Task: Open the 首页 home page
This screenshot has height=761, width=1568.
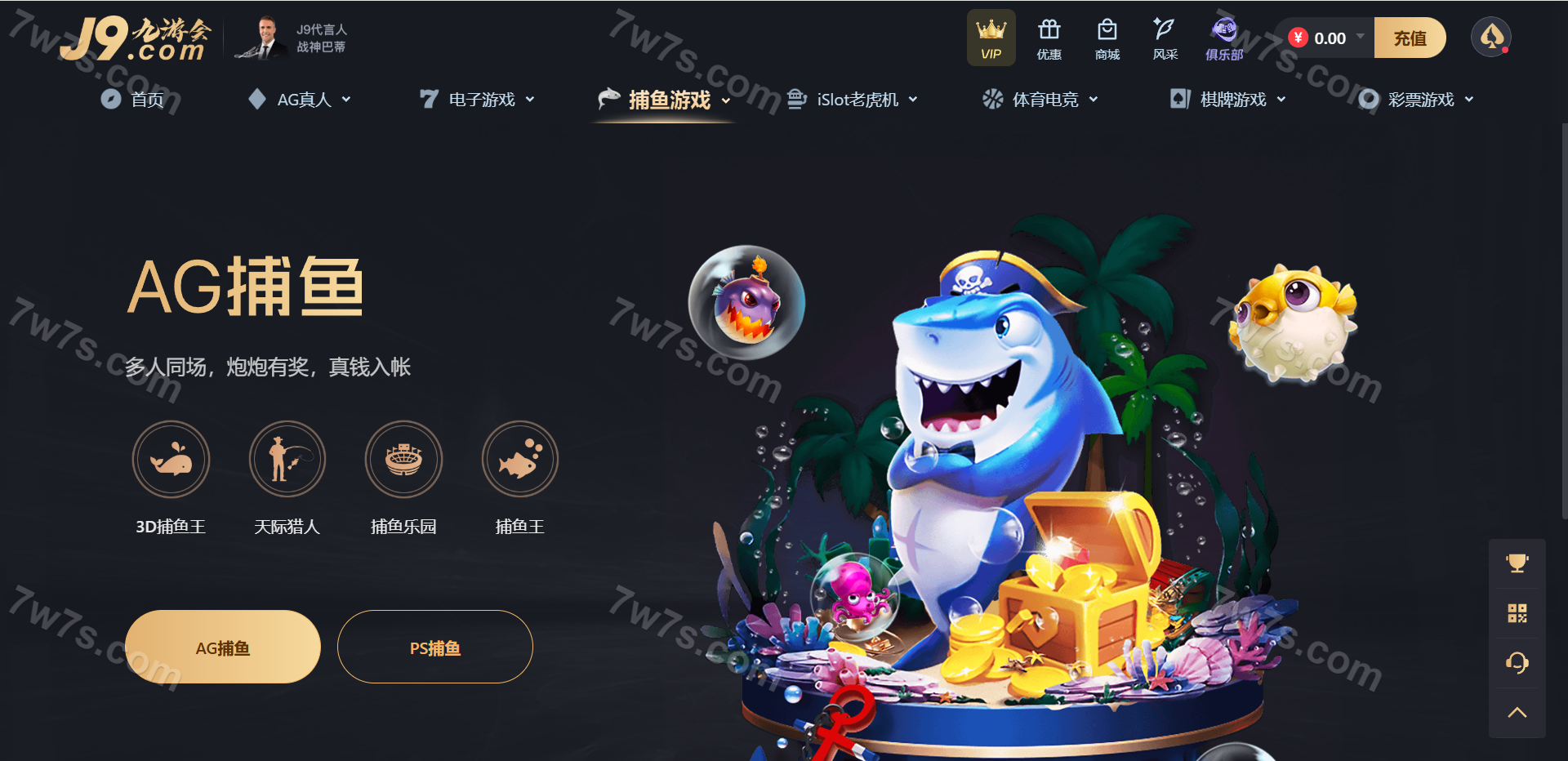Action: pos(133,100)
